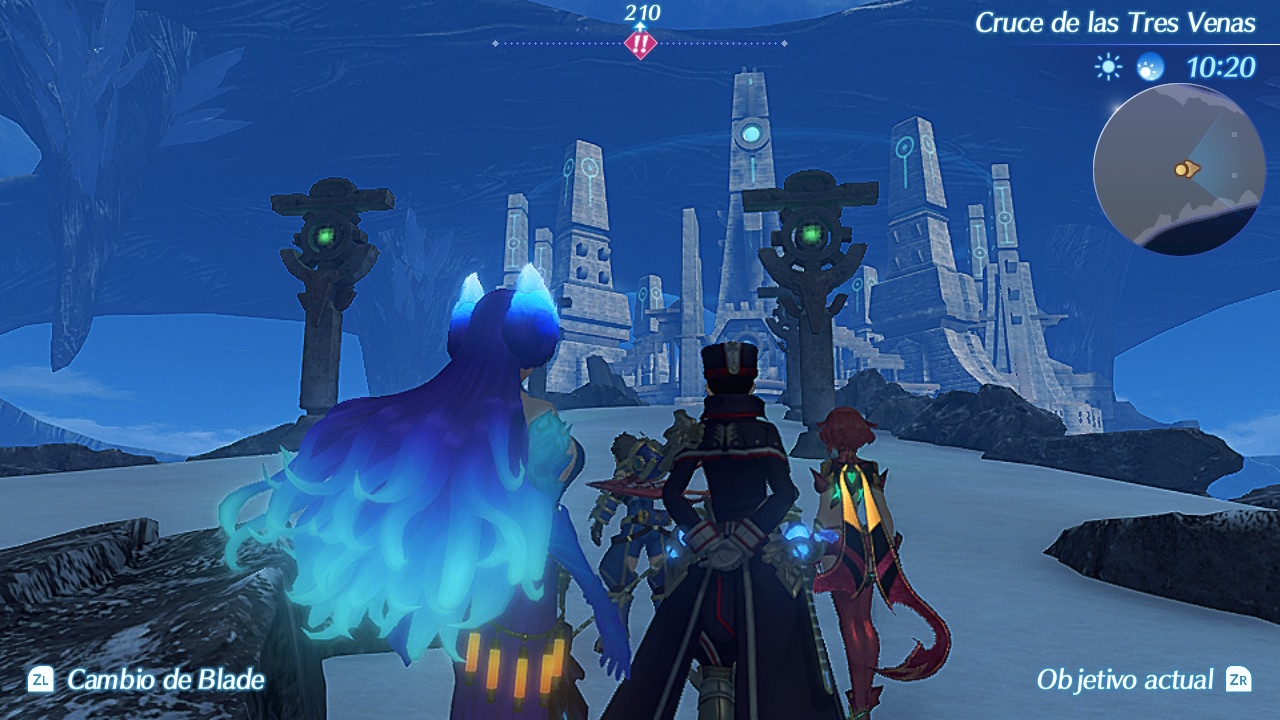1280x720 pixels.
Task: Click the weather cloud icon
Action: pos(1150,67)
